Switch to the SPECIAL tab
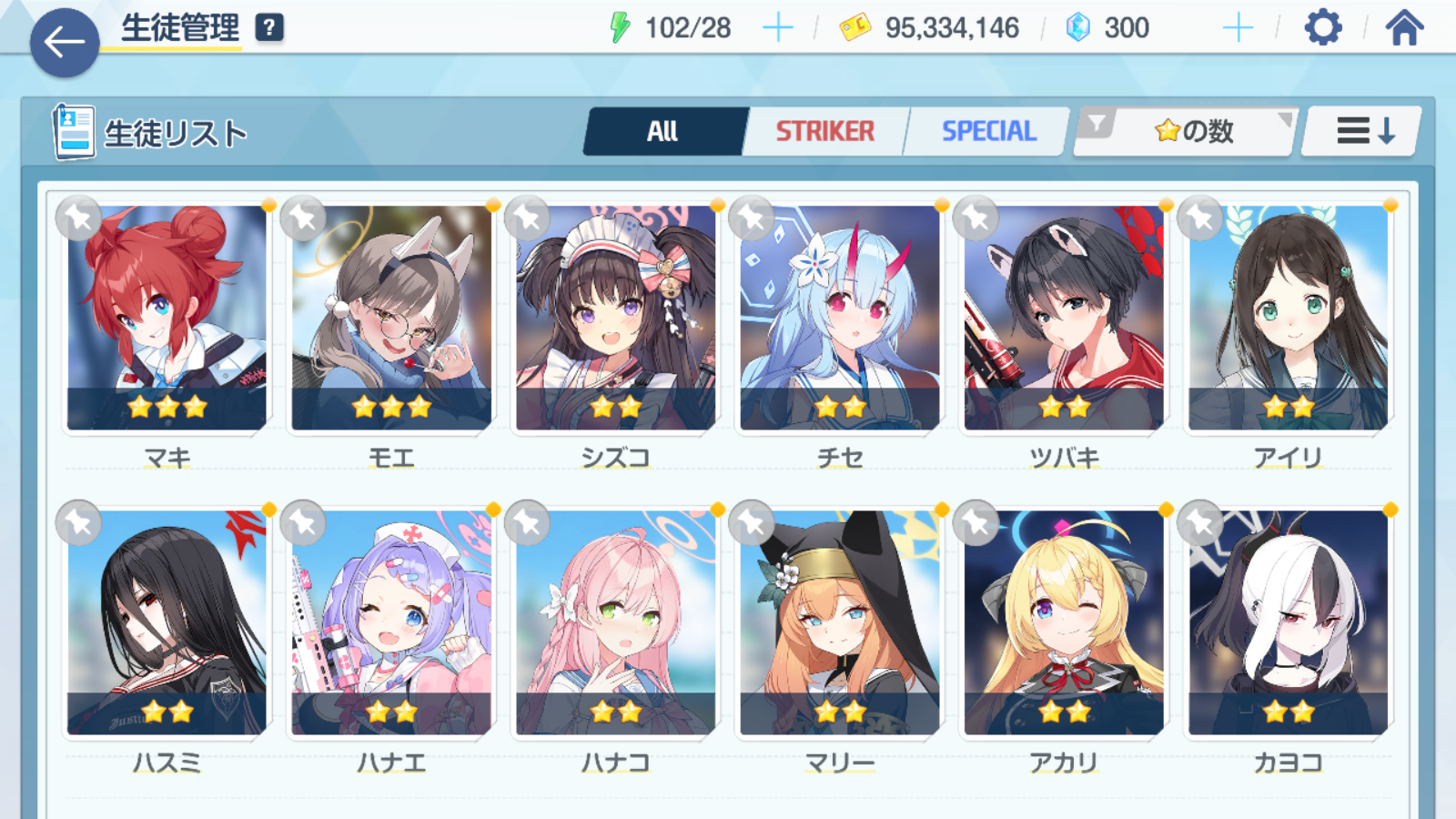 tap(988, 132)
